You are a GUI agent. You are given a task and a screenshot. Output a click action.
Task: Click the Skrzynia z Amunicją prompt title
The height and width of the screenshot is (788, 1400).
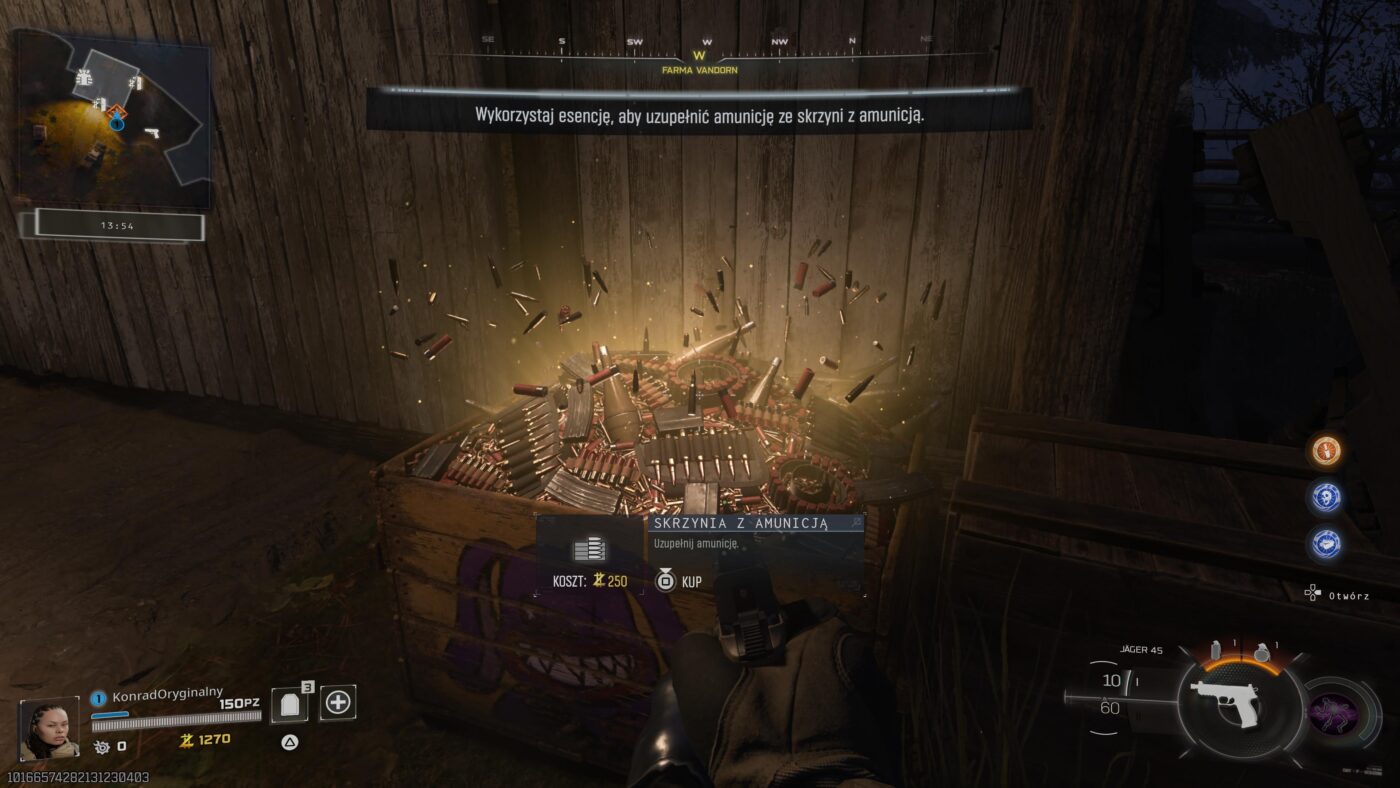pyautogui.click(x=740, y=524)
